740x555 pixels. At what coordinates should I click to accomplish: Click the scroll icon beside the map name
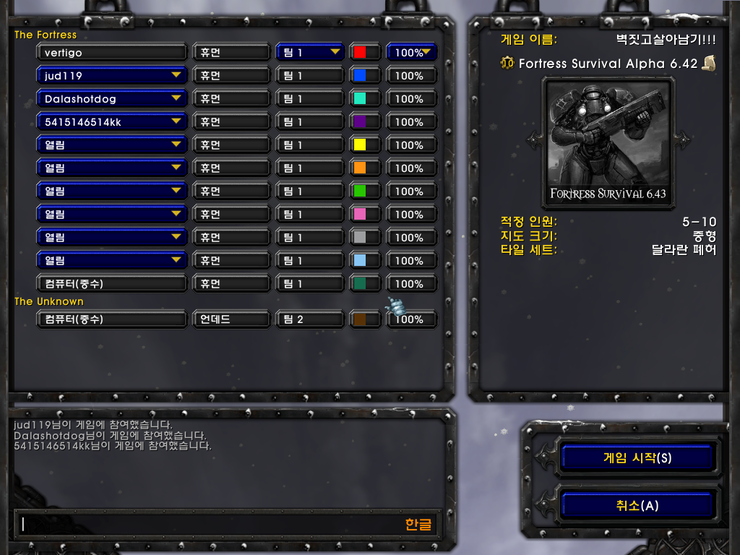point(709,63)
